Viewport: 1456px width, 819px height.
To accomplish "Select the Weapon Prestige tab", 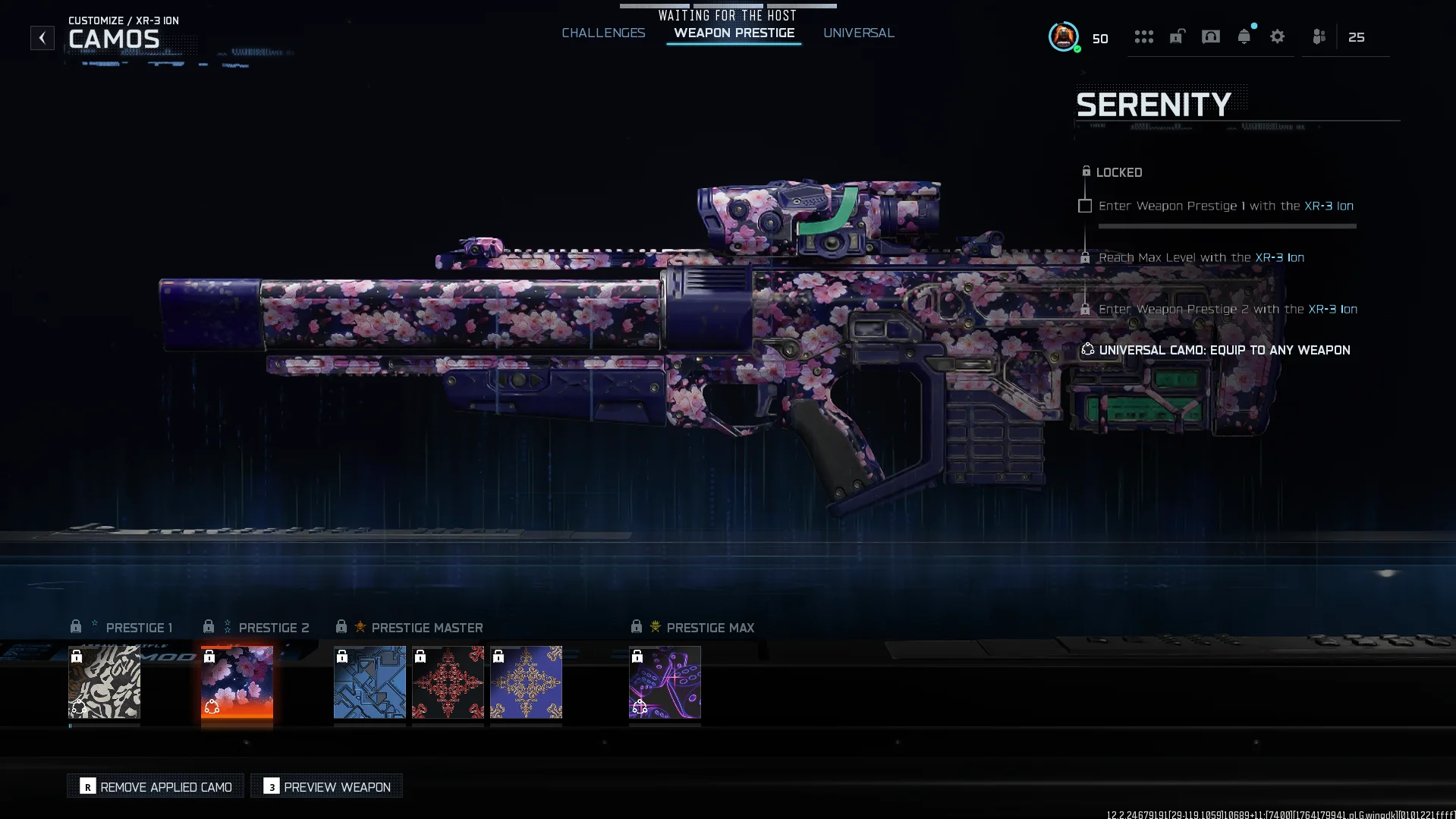I will [x=734, y=33].
